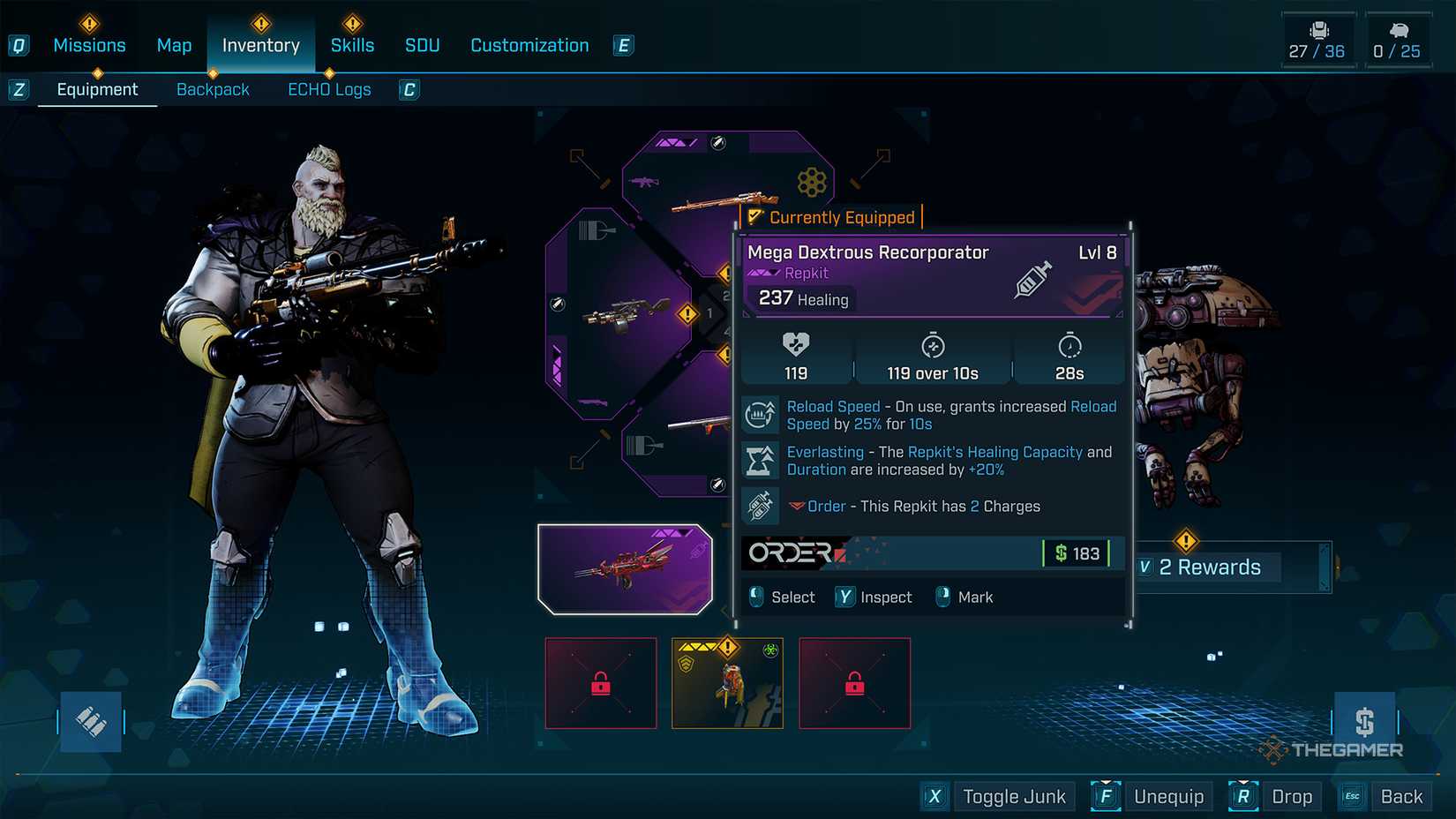Screen dimensions: 1456x819
Task: Click the cooldown timer icon above 28s
Action: click(1069, 345)
